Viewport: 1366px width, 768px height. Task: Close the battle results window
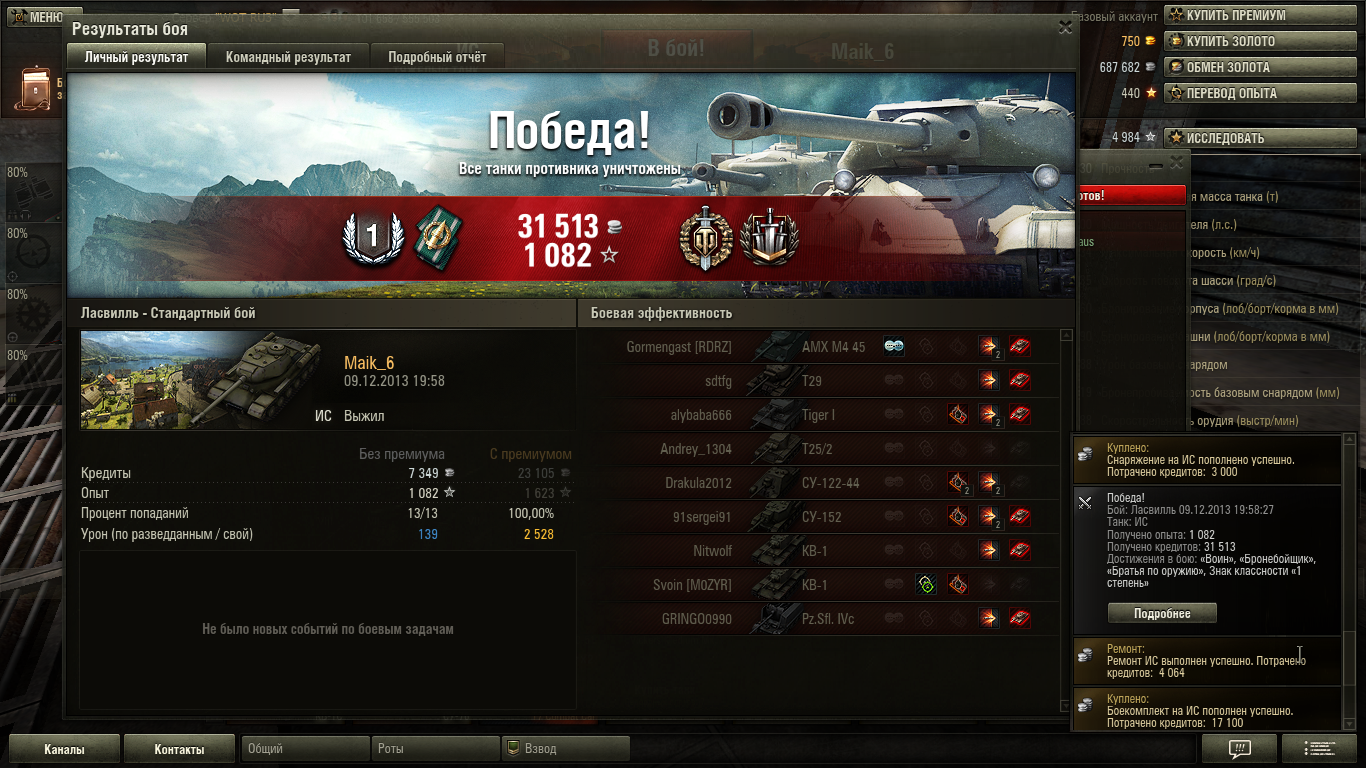(1065, 28)
